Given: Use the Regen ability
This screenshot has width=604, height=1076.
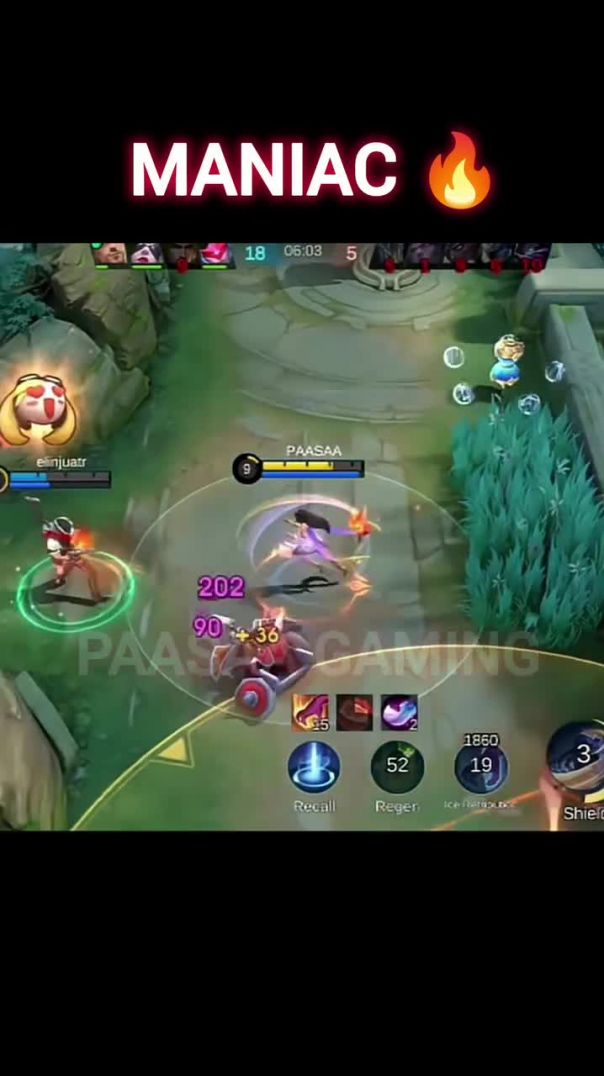Looking at the screenshot, I should point(397,767).
